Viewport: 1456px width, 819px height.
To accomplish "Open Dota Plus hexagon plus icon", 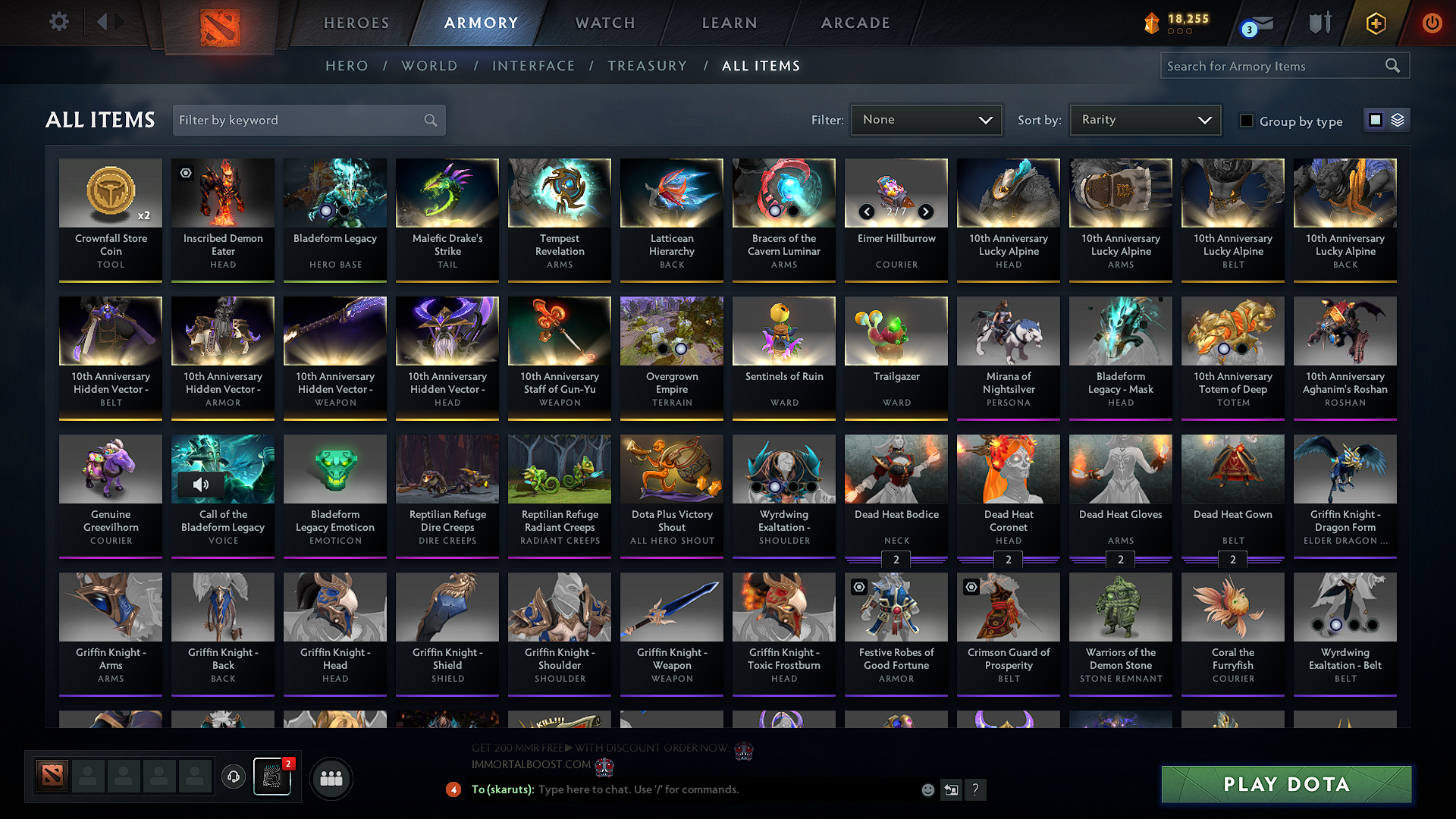I will click(x=1376, y=24).
